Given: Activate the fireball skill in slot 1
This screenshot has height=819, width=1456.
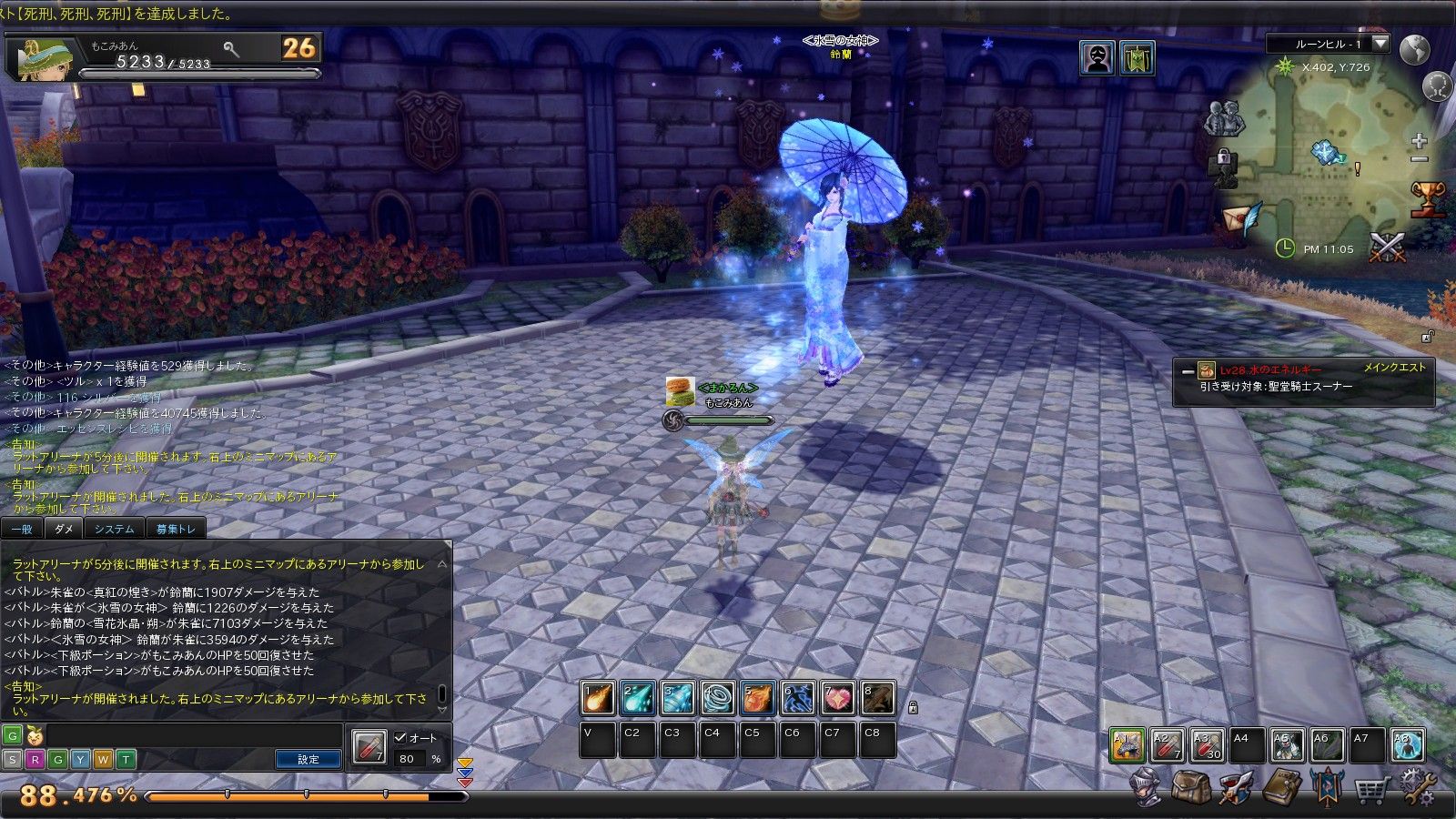Looking at the screenshot, I should (598, 699).
